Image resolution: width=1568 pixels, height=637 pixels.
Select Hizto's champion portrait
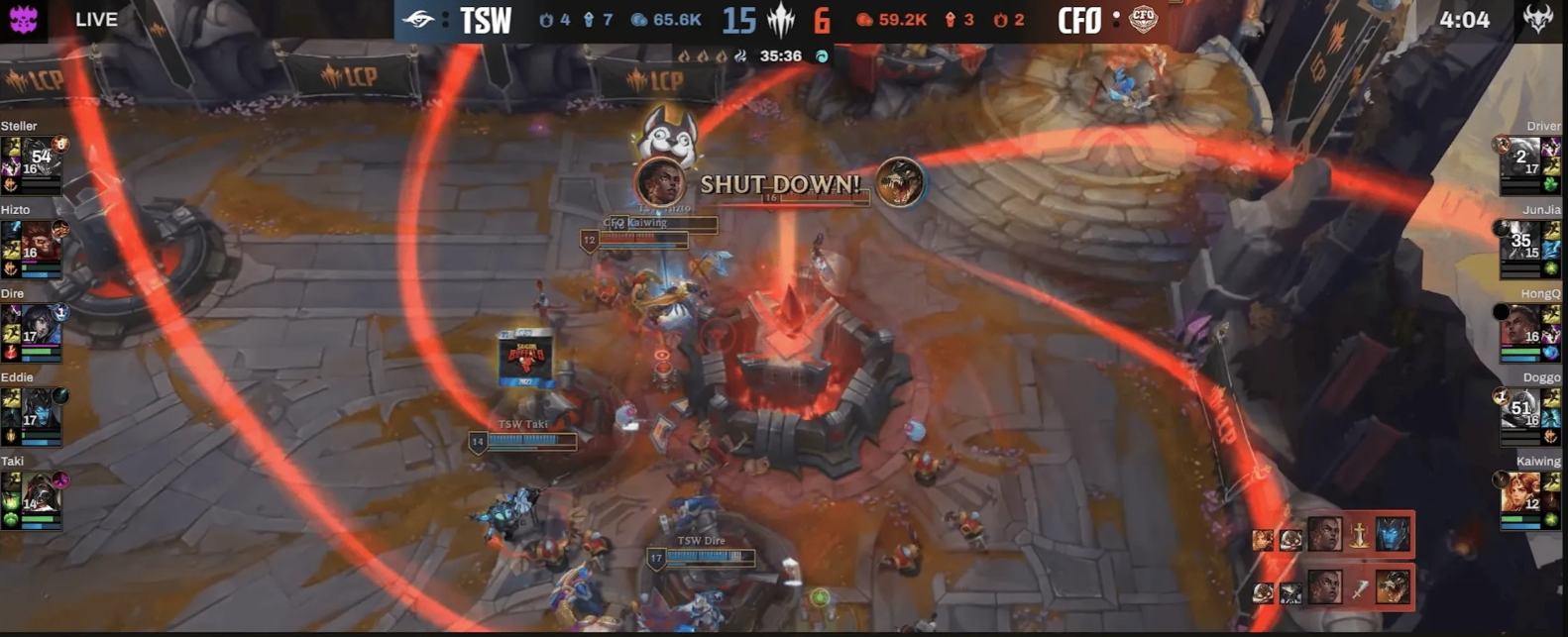click(x=40, y=242)
